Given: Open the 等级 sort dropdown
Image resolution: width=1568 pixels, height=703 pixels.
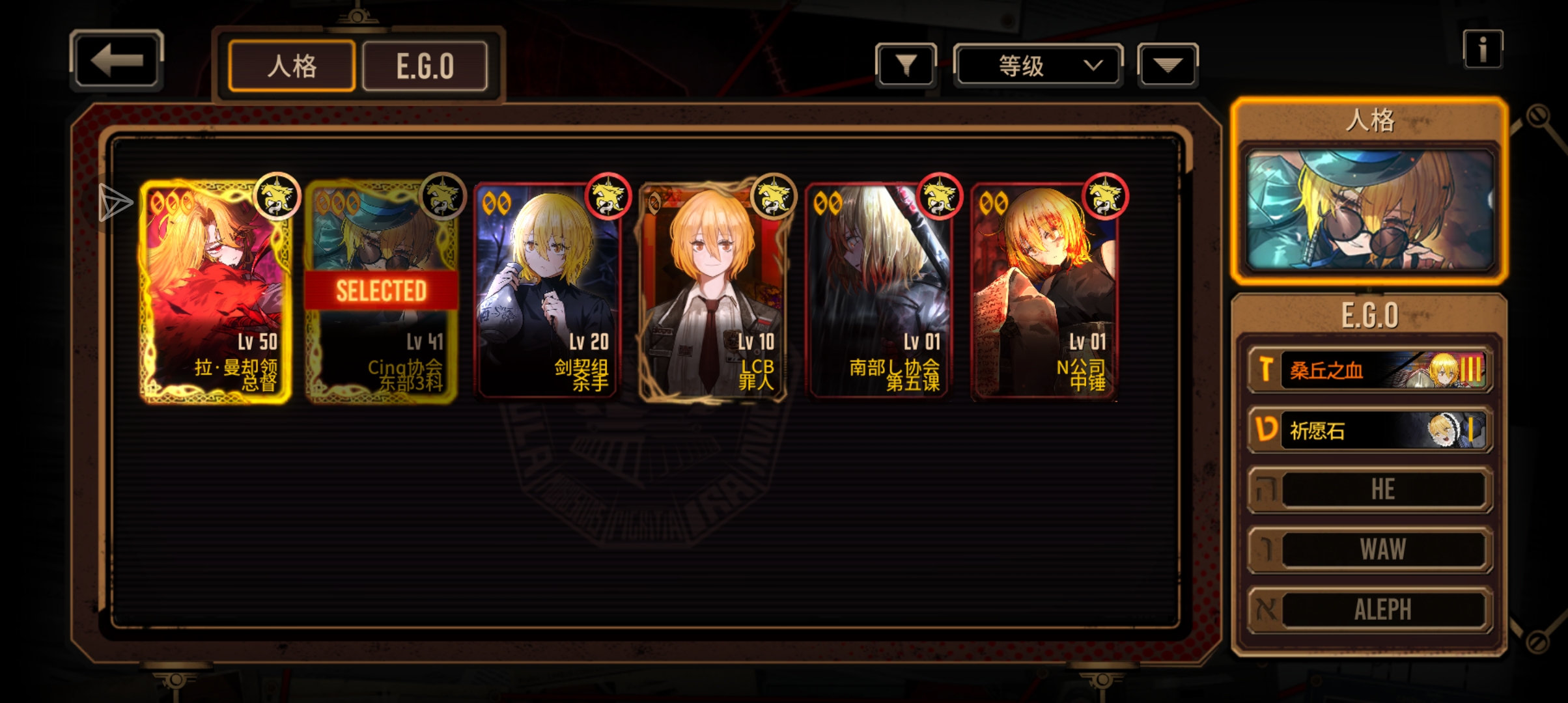Looking at the screenshot, I should click(1038, 65).
